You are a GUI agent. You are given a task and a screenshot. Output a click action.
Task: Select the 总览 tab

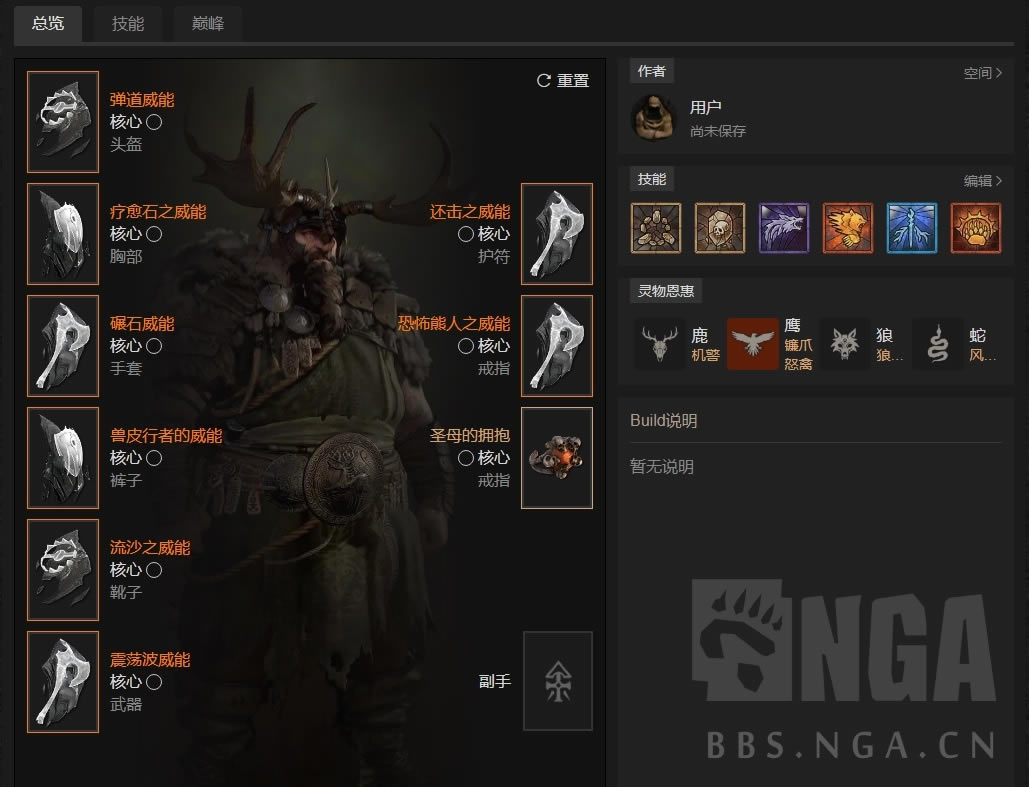click(48, 23)
